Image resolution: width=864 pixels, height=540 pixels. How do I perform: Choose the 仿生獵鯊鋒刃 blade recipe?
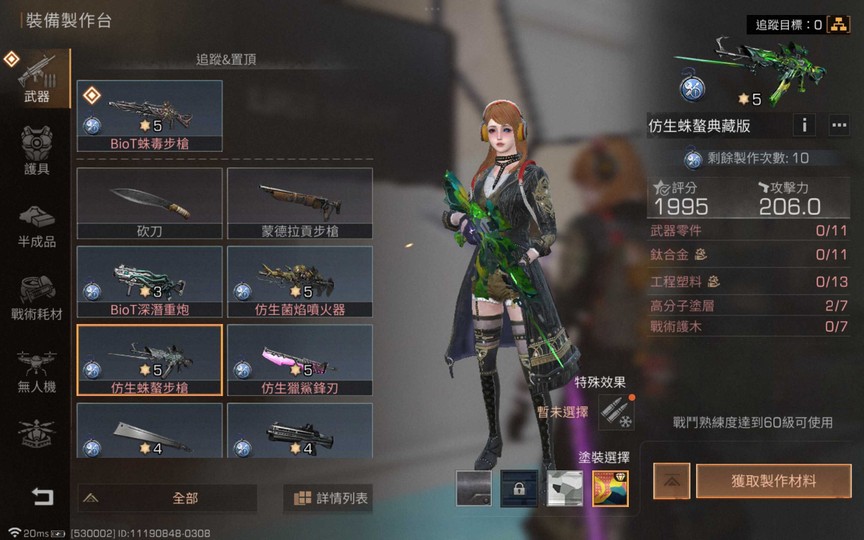click(300, 359)
